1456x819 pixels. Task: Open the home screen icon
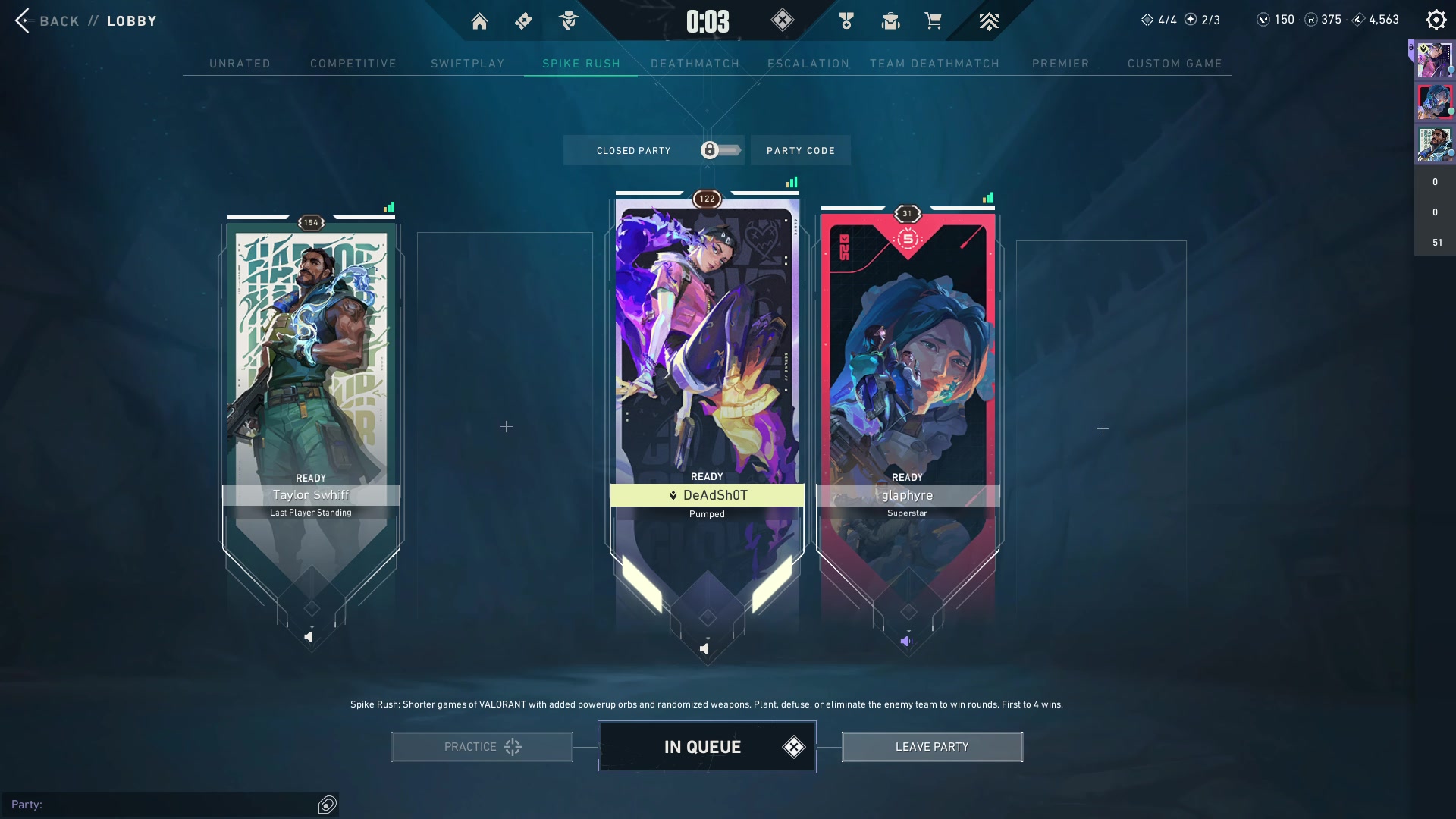(x=479, y=21)
